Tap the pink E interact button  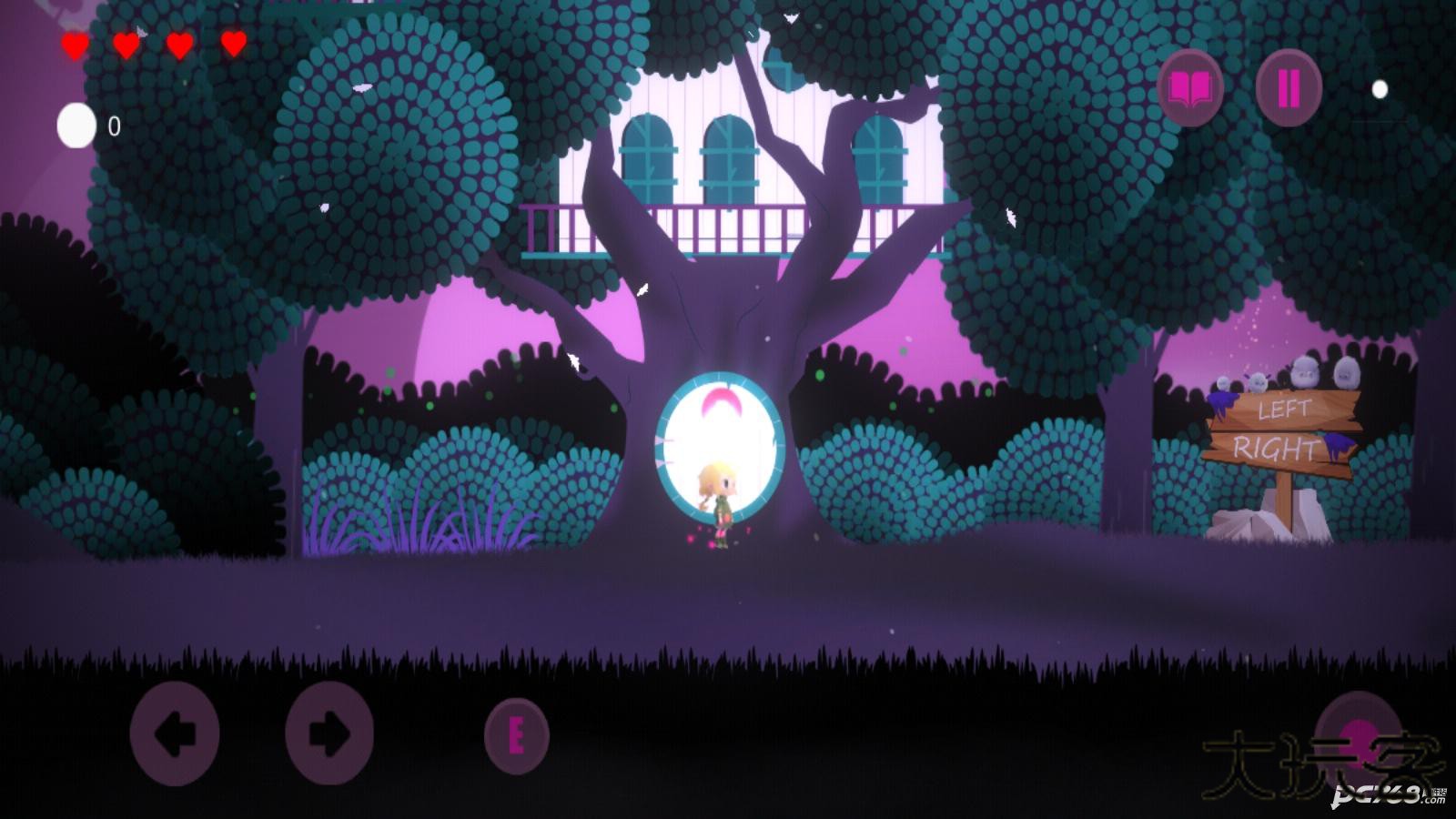[x=516, y=736]
